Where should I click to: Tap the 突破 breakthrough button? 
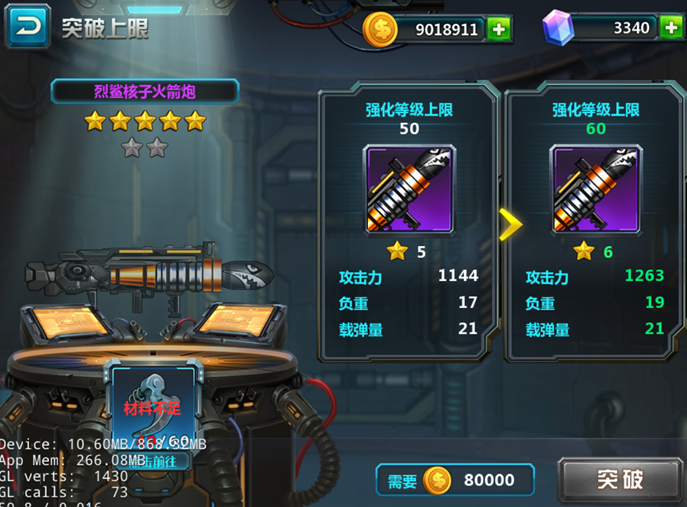point(619,480)
